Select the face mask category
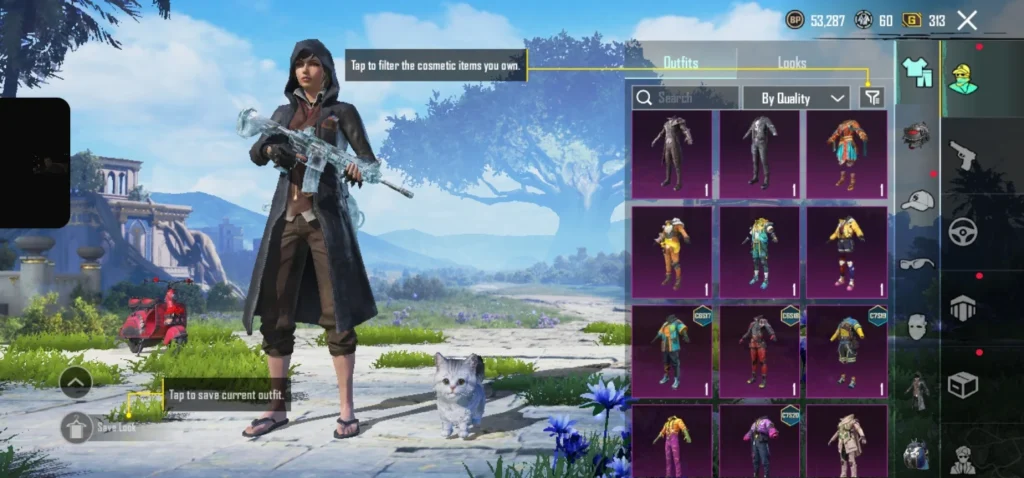Viewport: 1024px width, 478px height. [917, 326]
